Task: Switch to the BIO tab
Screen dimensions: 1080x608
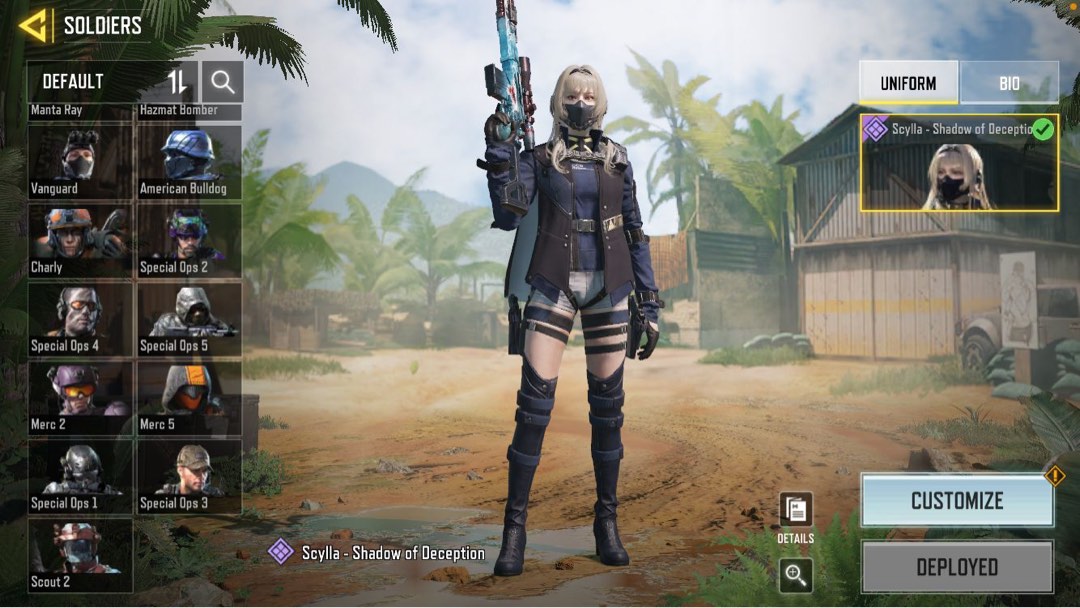Action: tap(1009, 83)
